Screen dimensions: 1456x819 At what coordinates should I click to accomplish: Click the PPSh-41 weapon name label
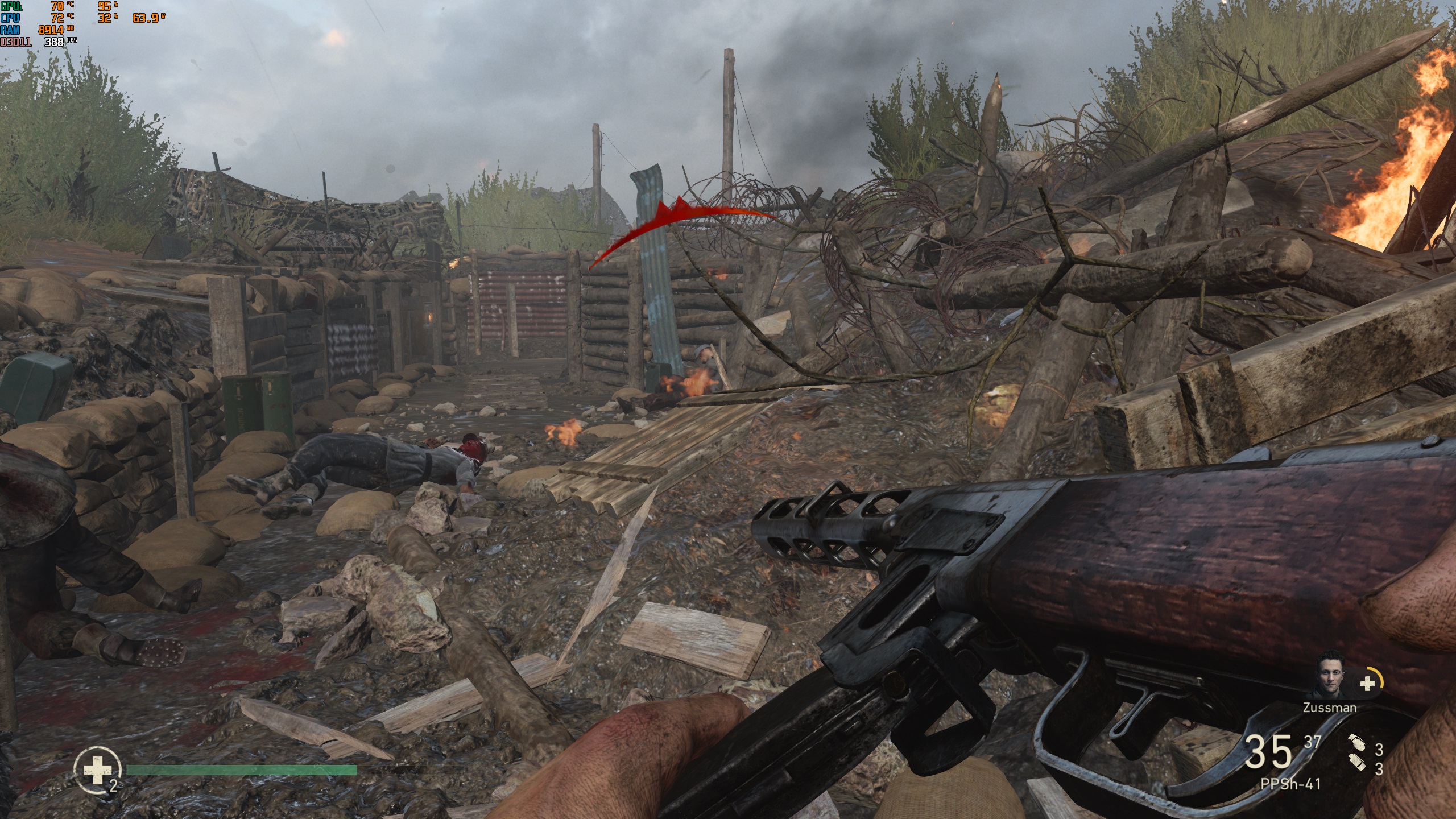click(x=1291, y=784)
